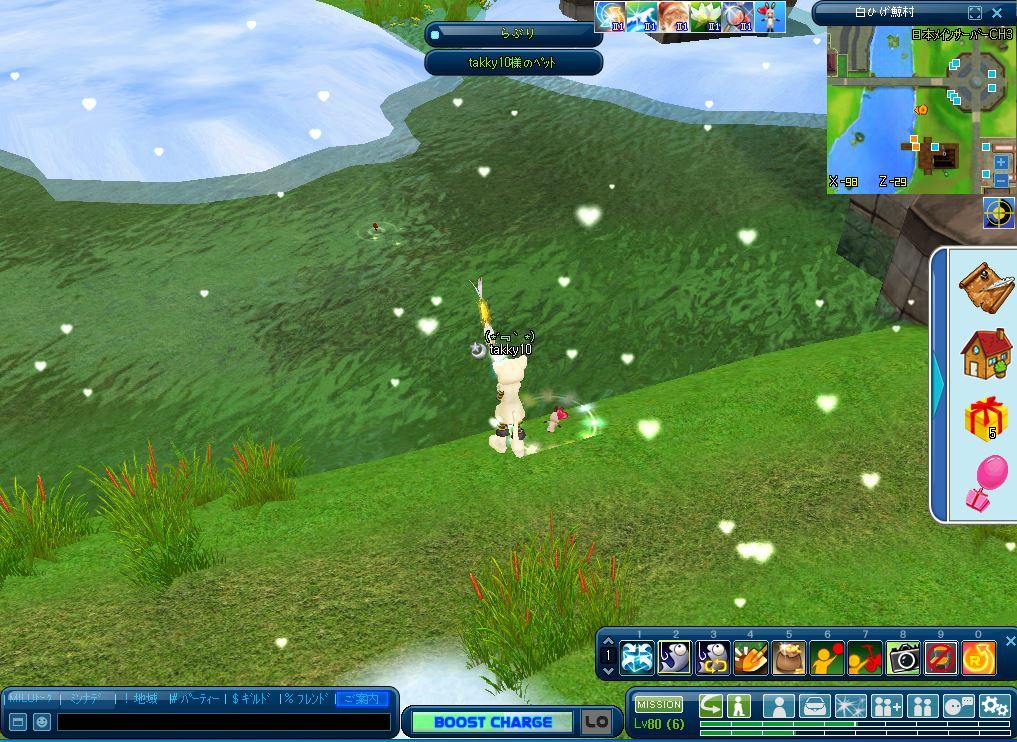
Task: Use the fishing hook skill in slot 2
Action: tap(675, 657)
